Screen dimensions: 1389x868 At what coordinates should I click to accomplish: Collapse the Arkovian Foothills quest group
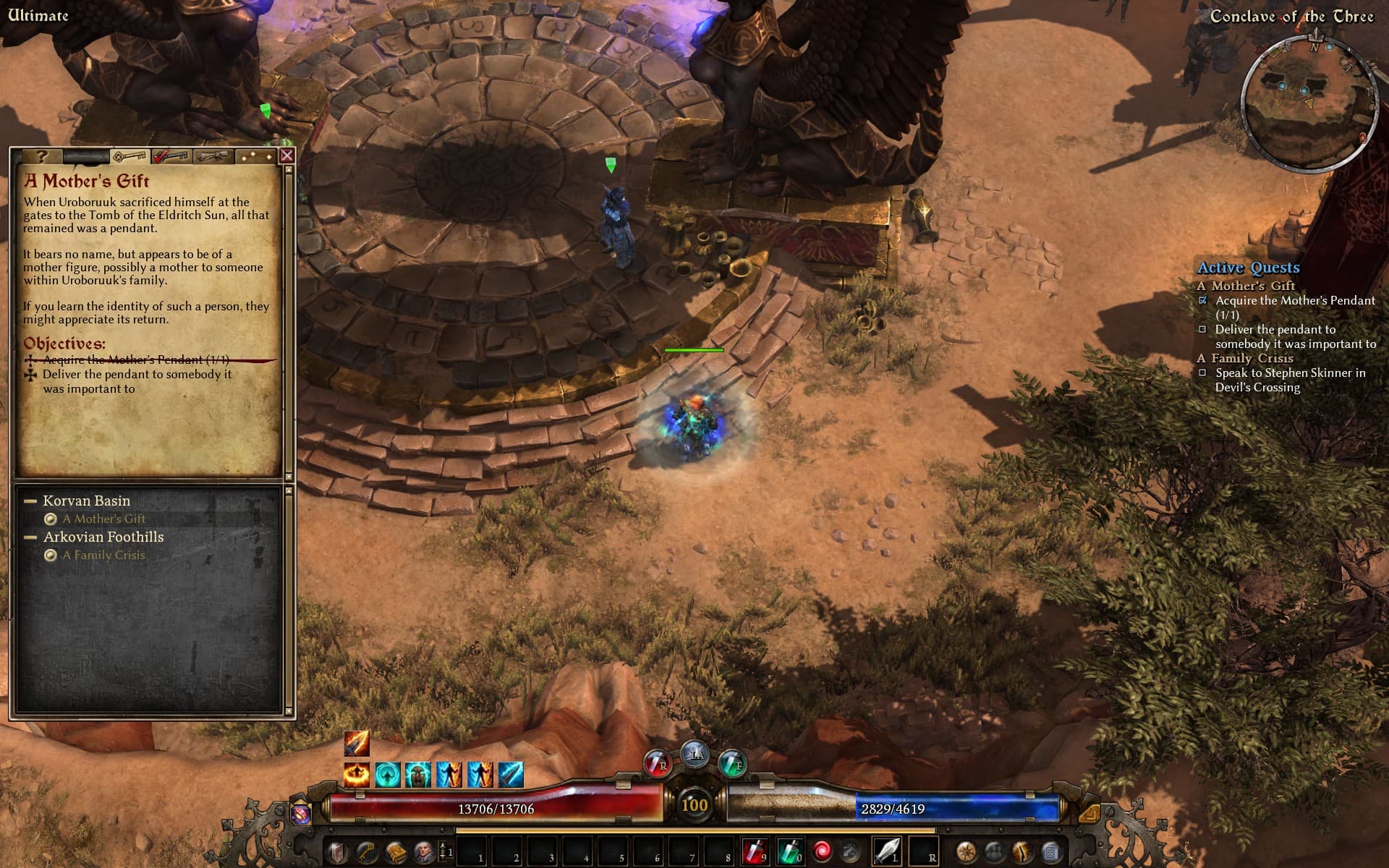click(30, 537)
